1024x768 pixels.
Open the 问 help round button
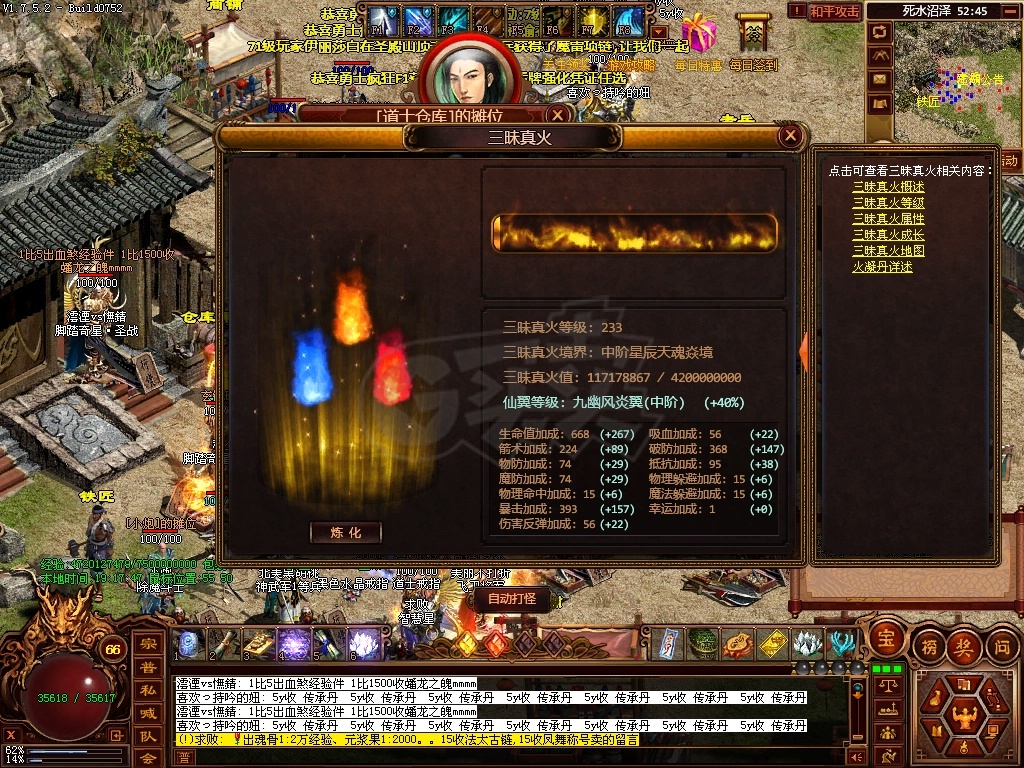click(1003, 646)
